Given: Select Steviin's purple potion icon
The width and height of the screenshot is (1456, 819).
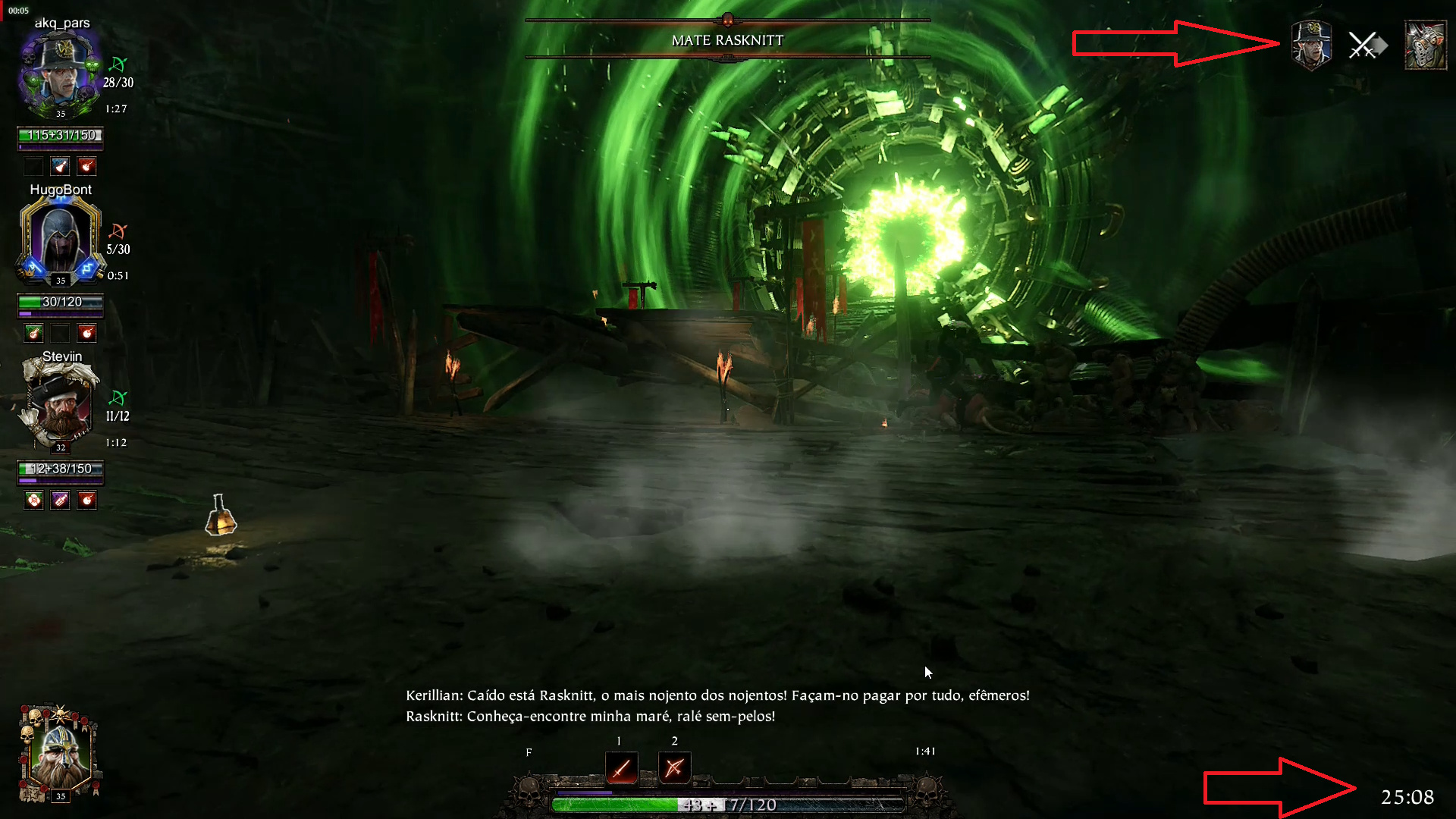Looking at the screenshot, I should (x=60, y=500).
